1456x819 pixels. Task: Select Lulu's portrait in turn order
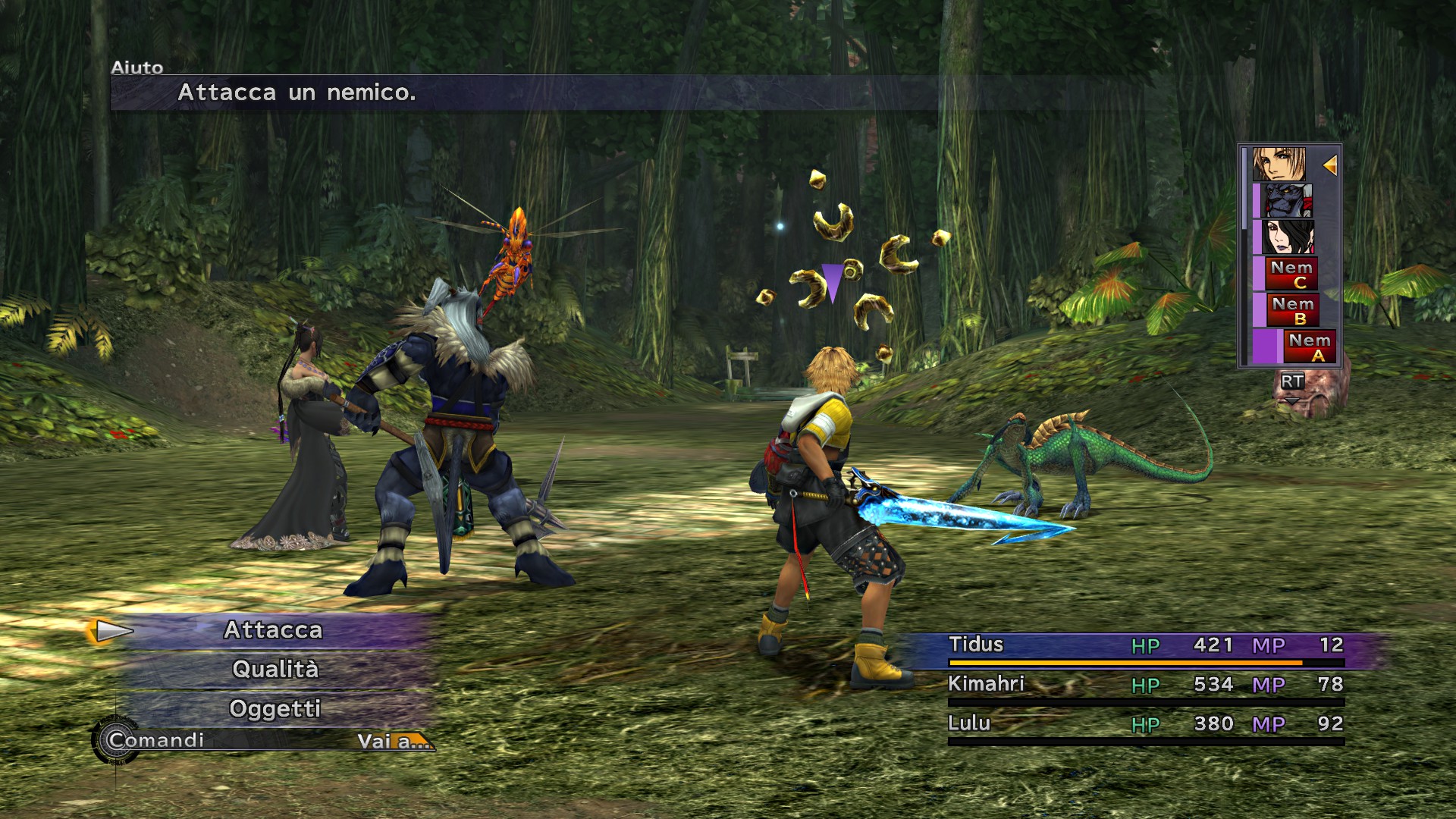tap(1287, 237)
